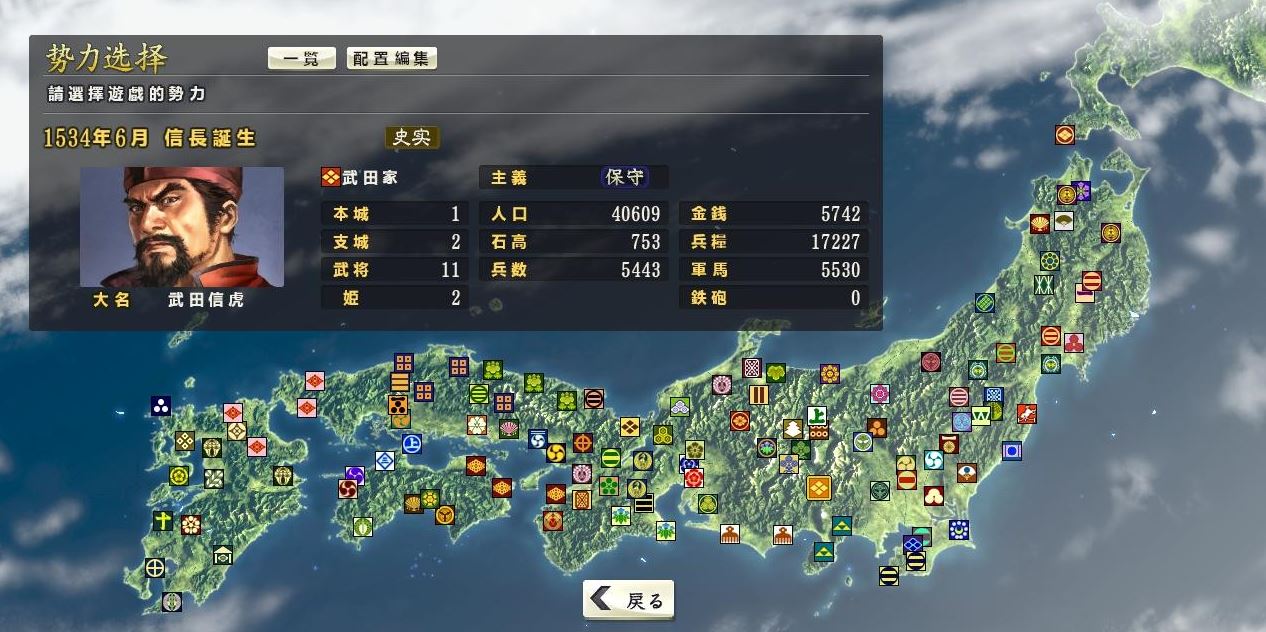
Task: Pick the pale yellow crest with green W
Action: click(980, 414)
